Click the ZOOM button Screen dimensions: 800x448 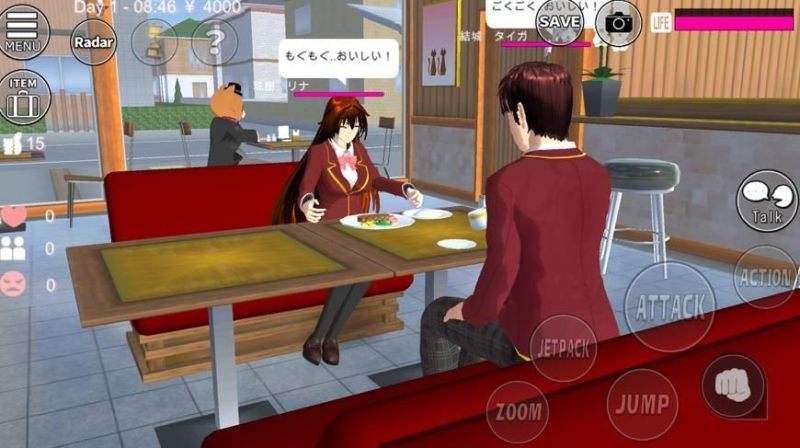[x=517, y=412]
